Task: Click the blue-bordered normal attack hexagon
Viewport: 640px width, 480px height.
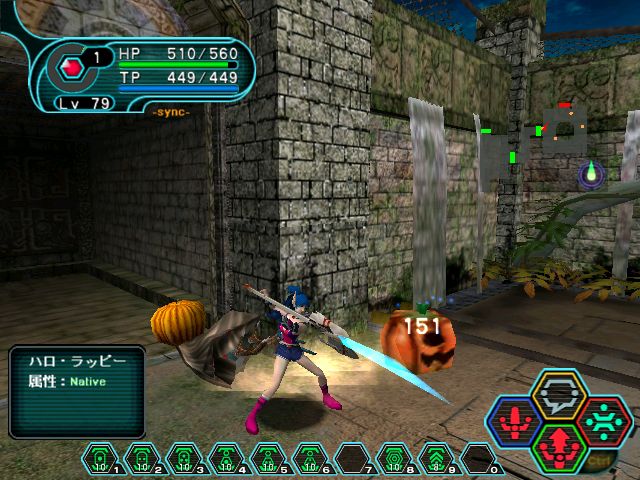Action: (x=516, y=421)
